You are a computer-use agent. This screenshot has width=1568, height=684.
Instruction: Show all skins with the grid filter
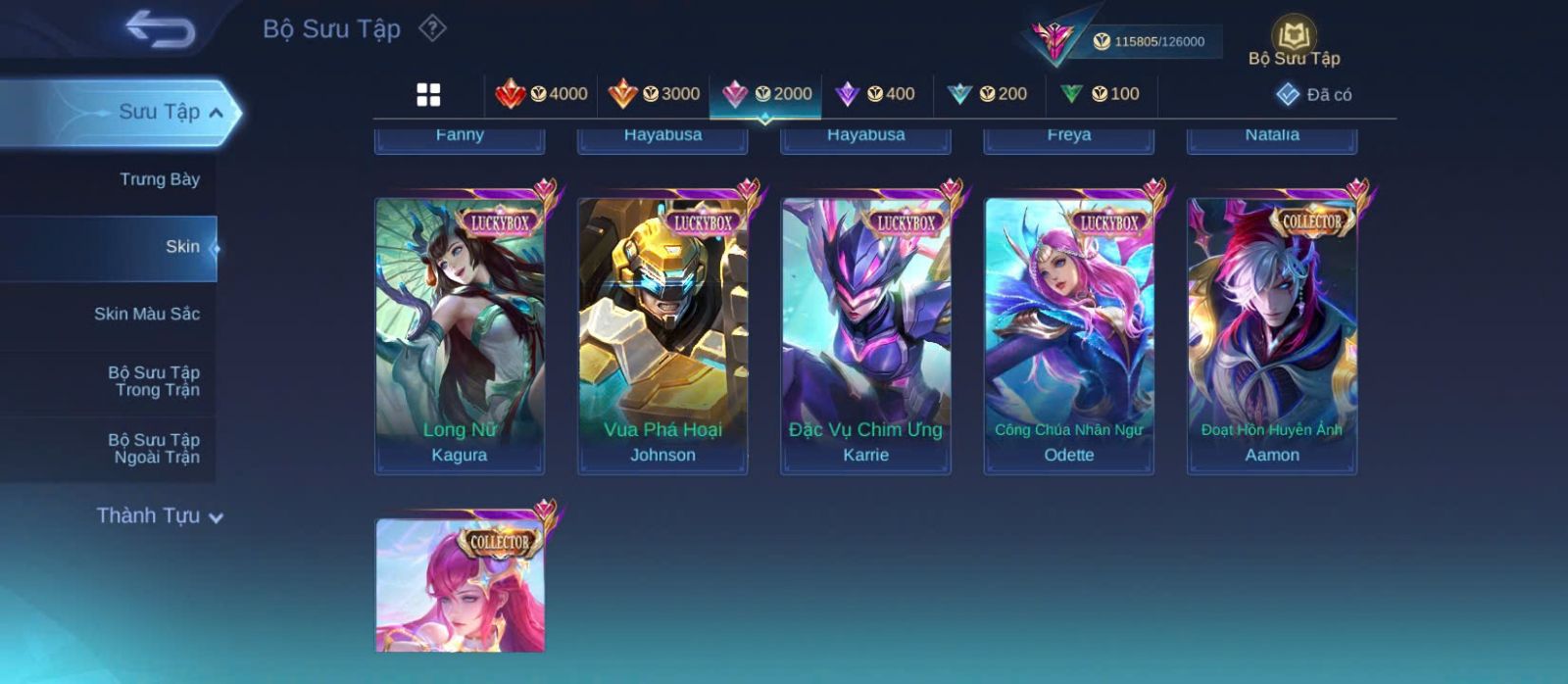[428, 94]
